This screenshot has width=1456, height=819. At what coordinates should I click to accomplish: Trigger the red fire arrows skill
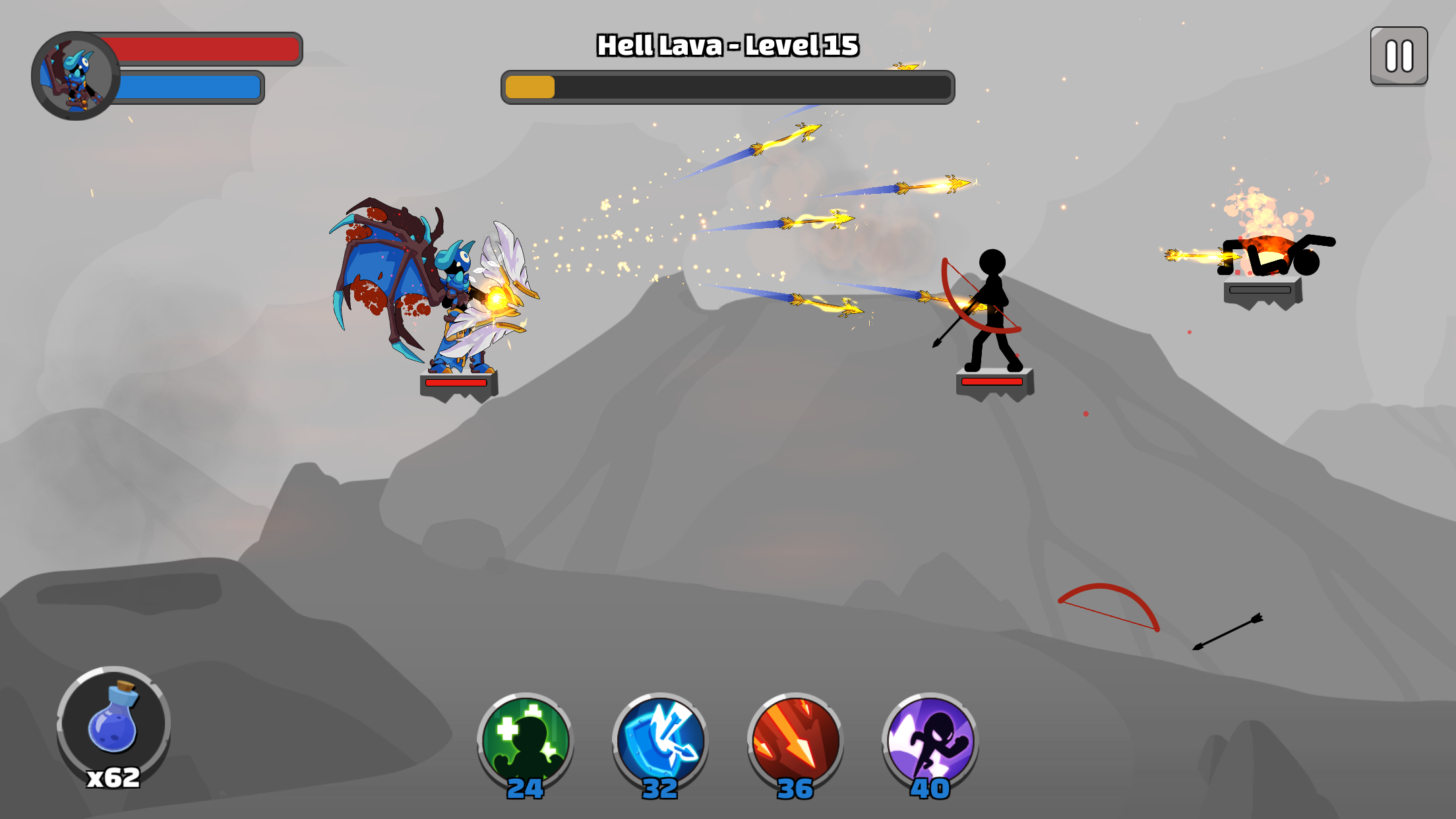(795, 741)
